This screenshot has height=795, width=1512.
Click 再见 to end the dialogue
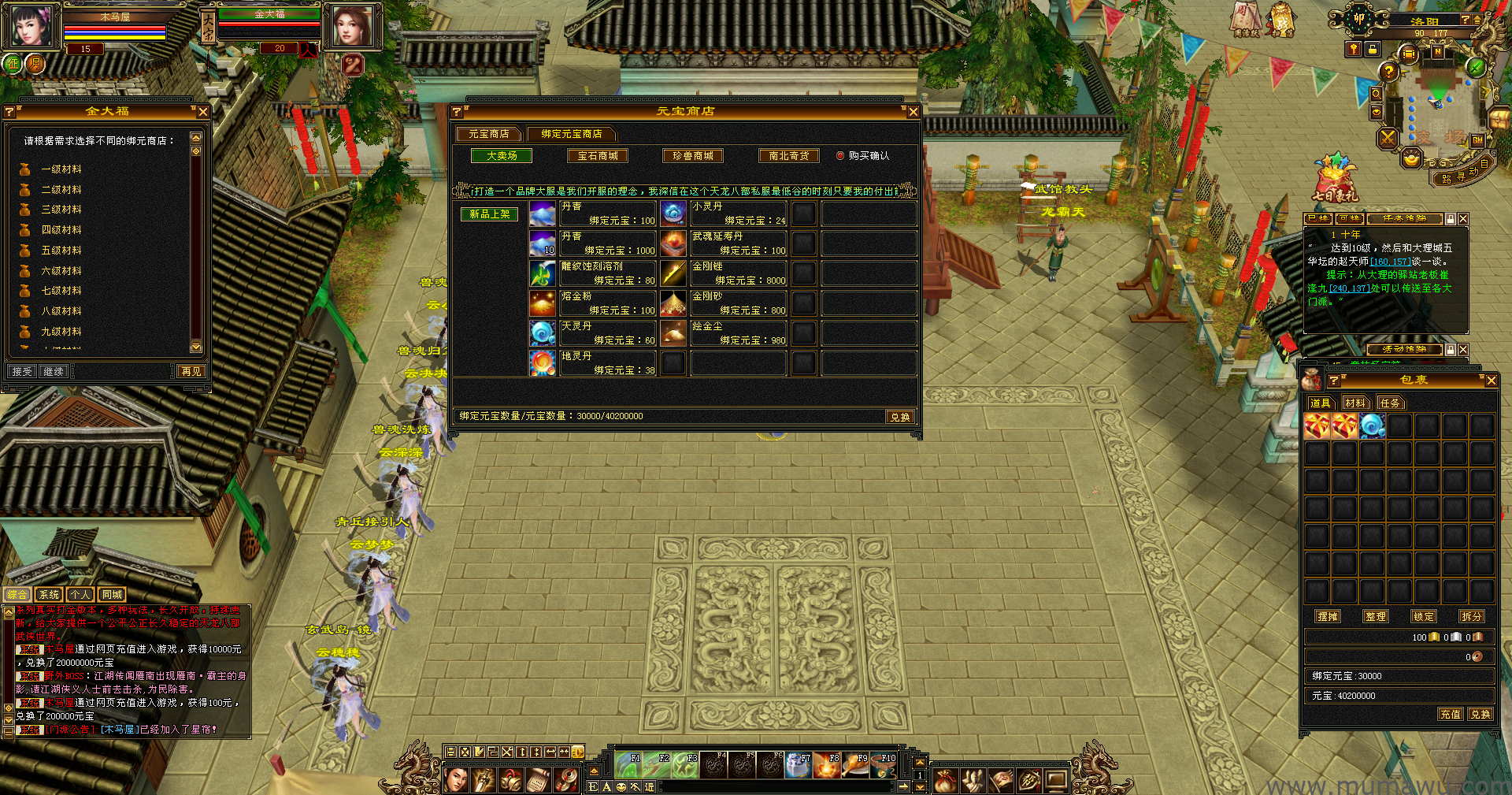[191, 371]
